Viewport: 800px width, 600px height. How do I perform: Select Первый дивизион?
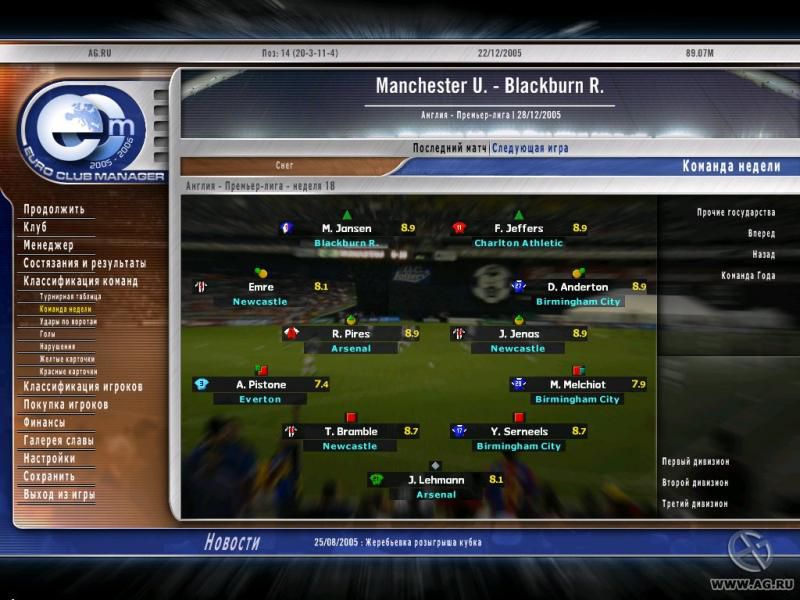695,462
